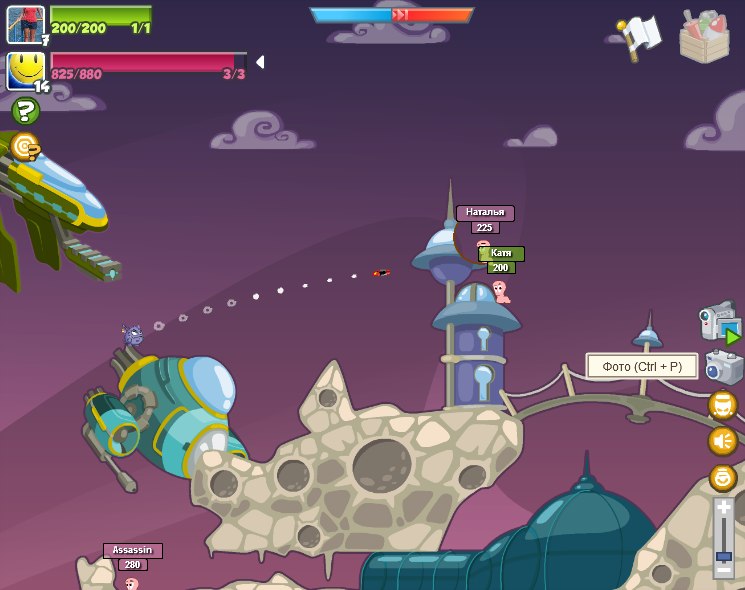The width and height of the screenshot is (745, 590).
Task: Click the zoom slider's plus button
Action: pyautogui.click(x=723, y=508)
